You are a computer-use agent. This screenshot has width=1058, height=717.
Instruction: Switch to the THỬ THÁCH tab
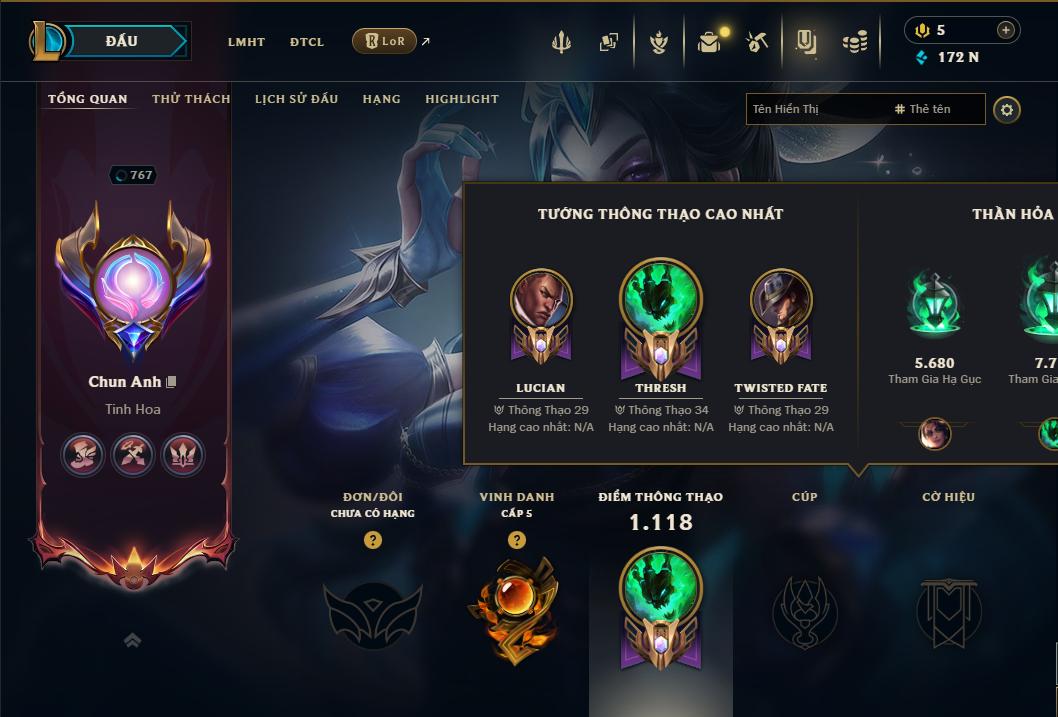pyautogui.click(x=191, y=99)
